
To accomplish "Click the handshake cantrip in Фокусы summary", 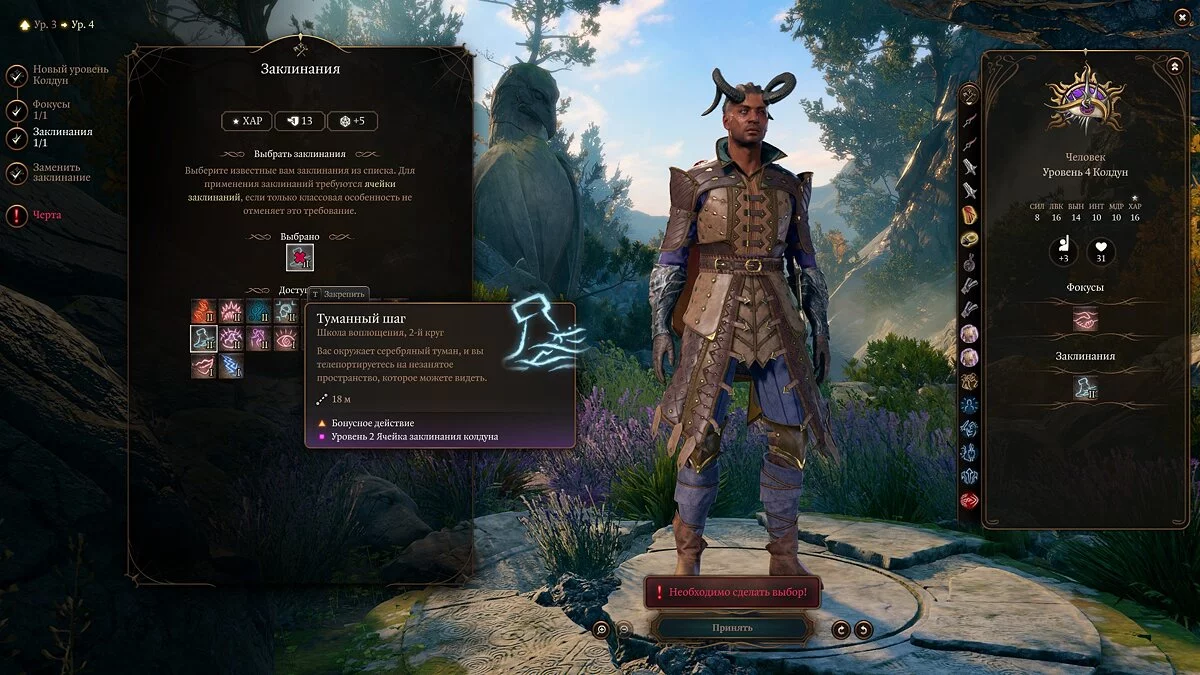I will [x=1085, y=319].
